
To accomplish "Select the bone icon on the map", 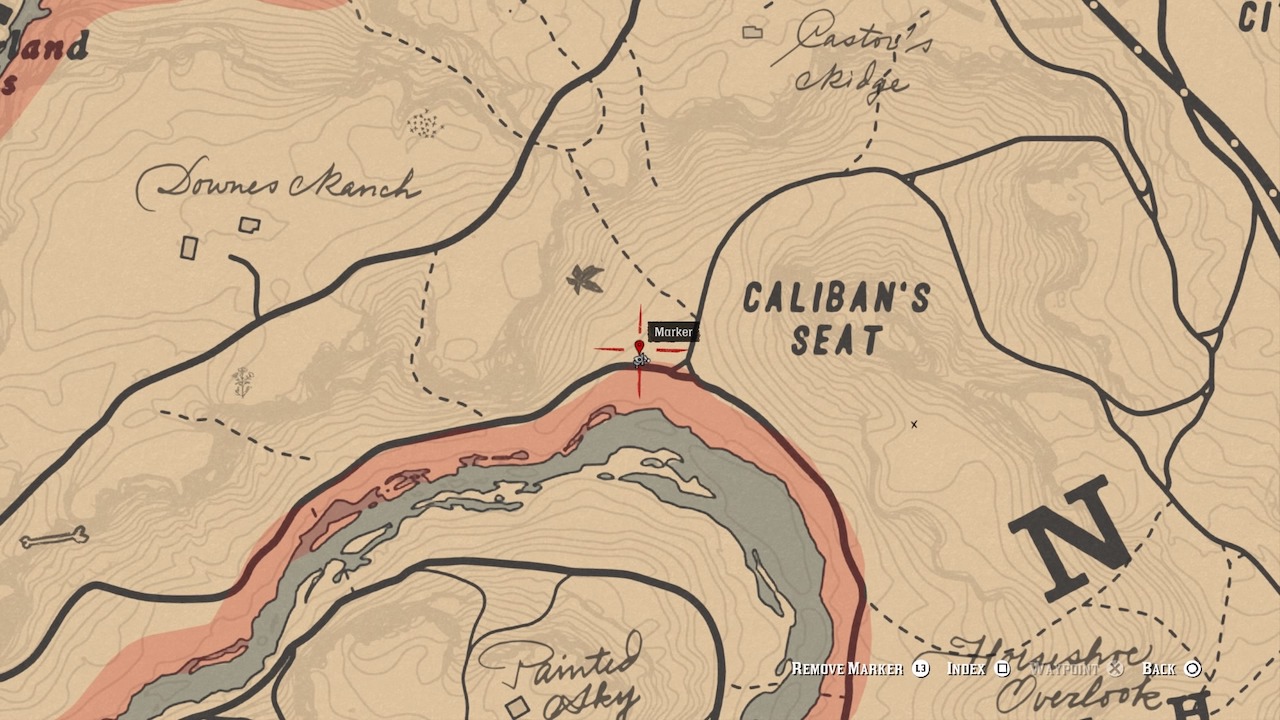I will pos(54,539).
